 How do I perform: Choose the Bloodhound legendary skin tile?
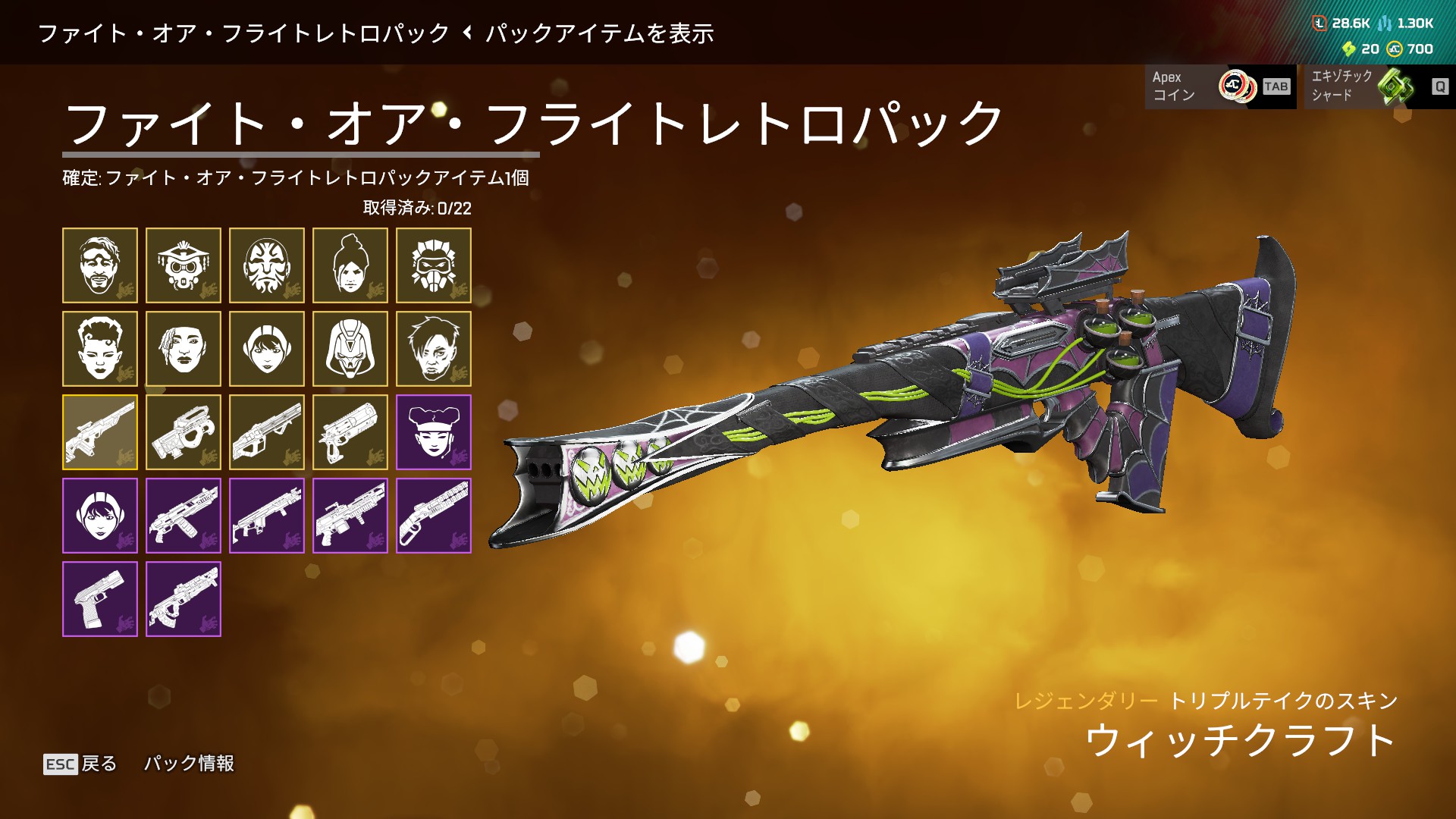[184, 265]
